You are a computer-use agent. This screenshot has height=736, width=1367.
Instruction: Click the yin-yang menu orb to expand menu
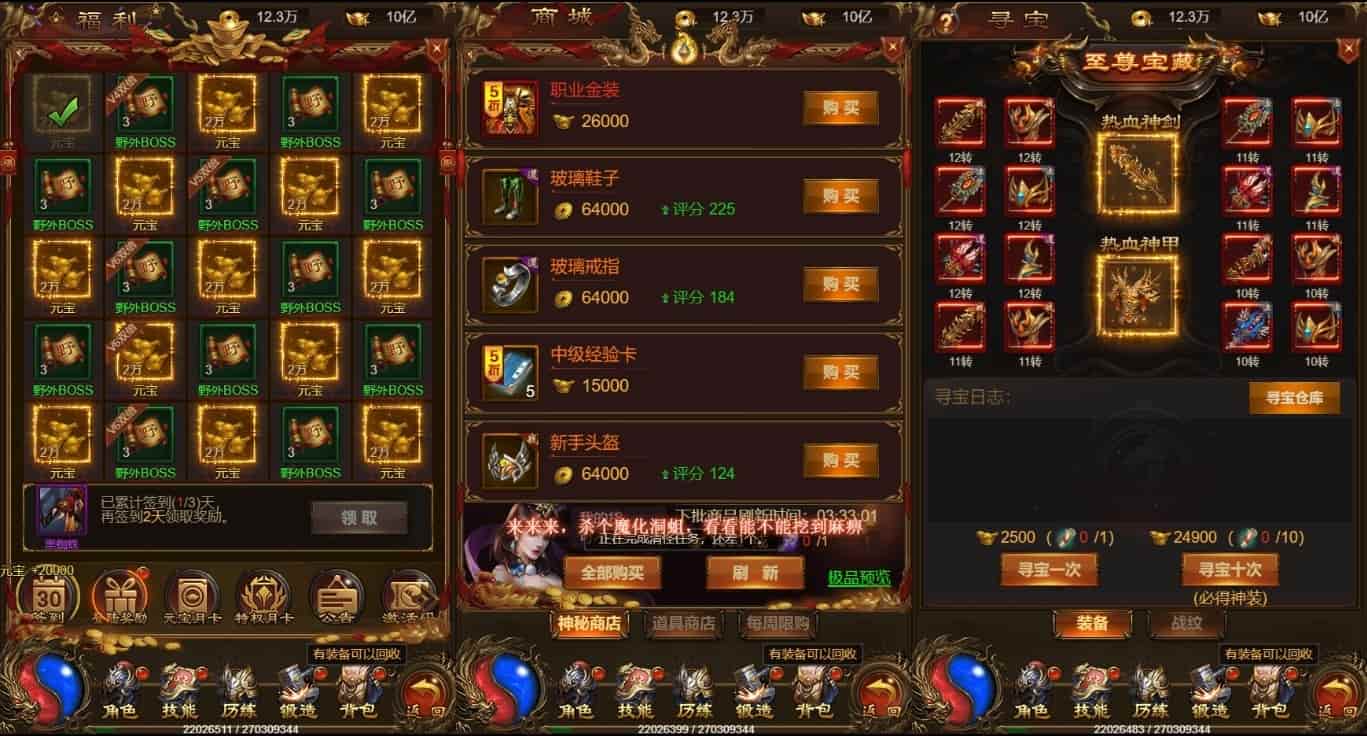49,687
